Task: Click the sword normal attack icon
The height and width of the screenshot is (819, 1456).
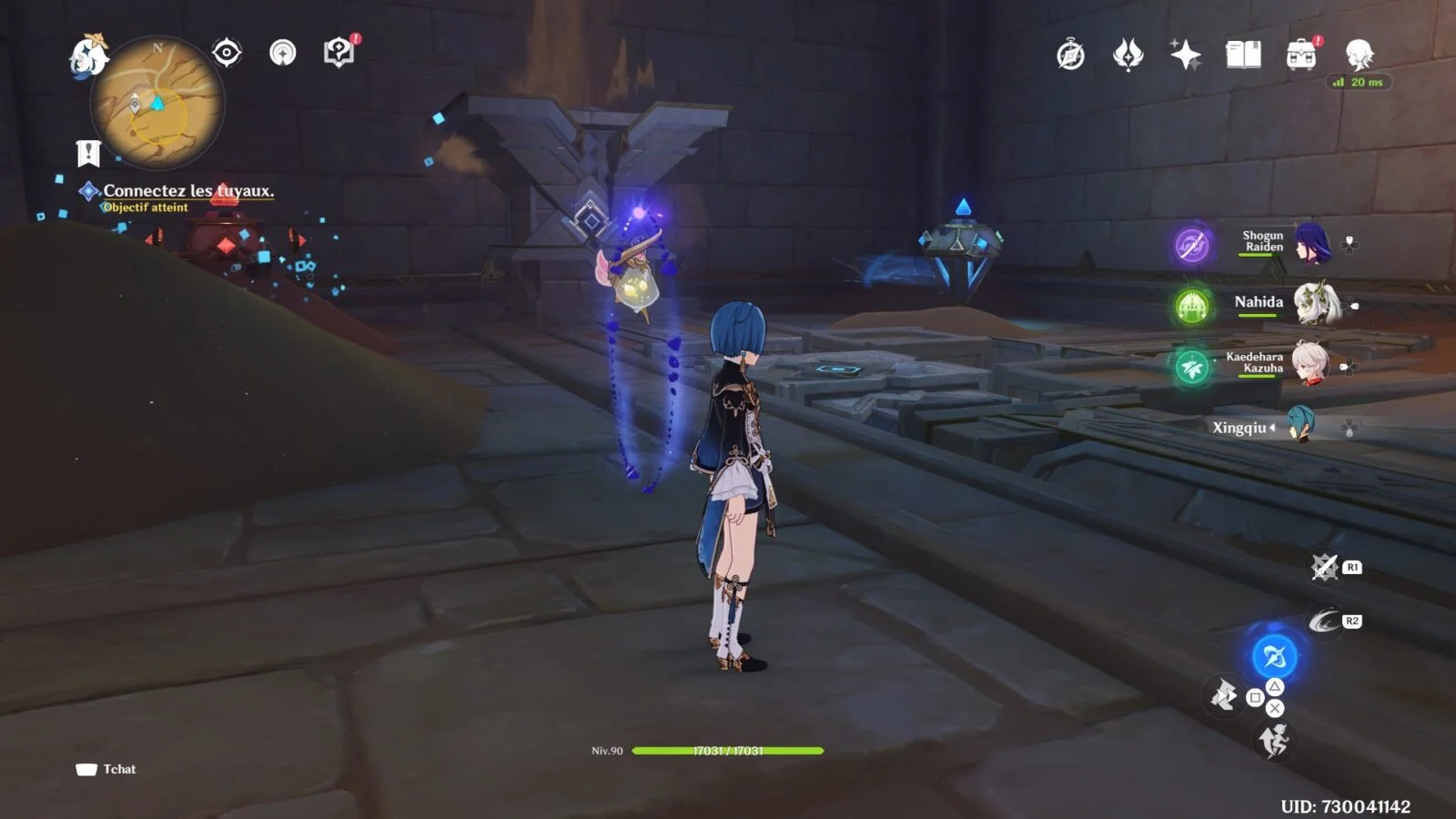Action: point(1224,697)
